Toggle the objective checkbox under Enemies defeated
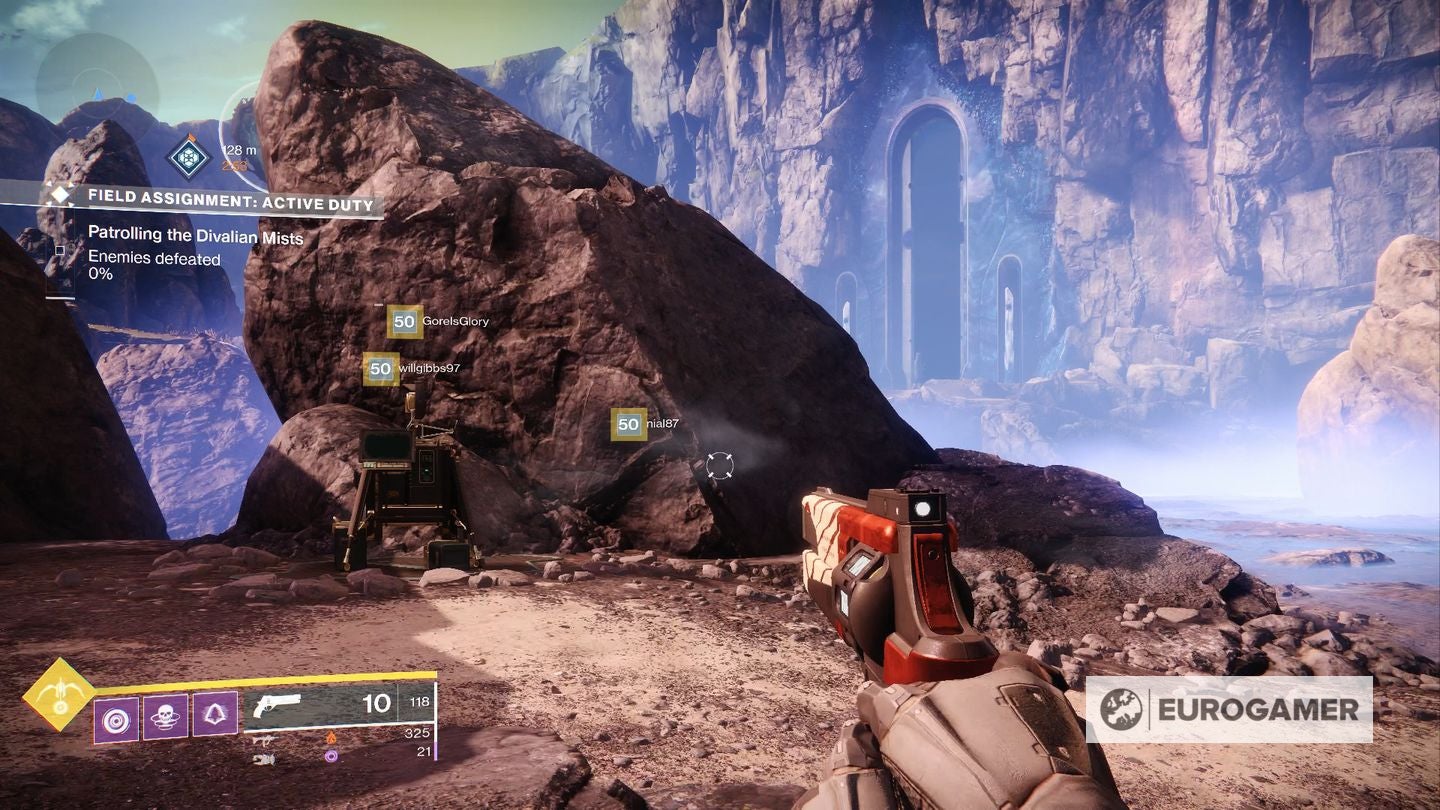1440x810 pixels. click(60, 251)
